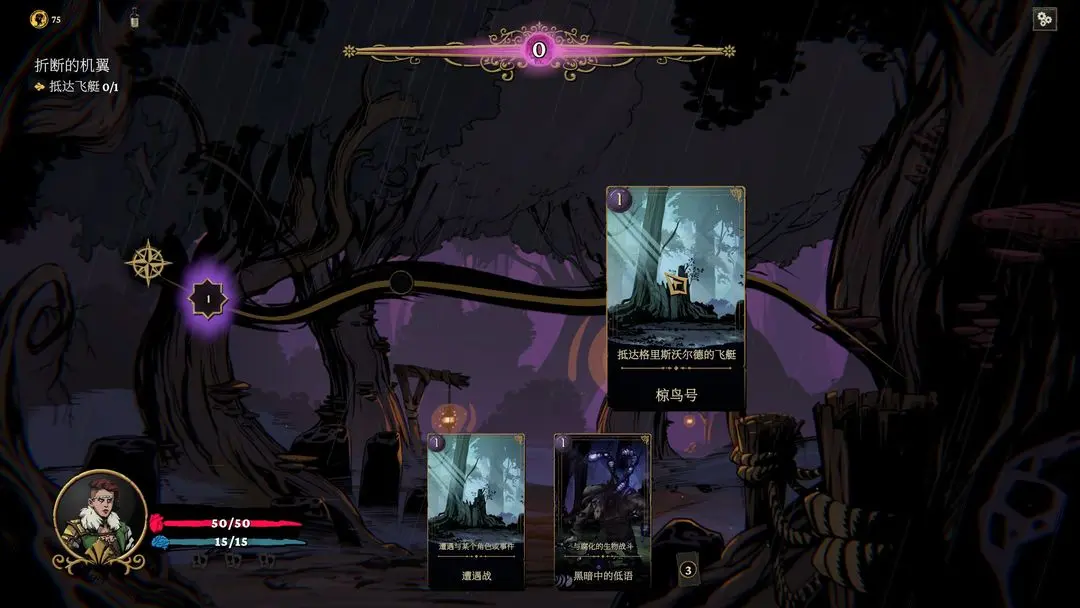Viewport: 1080px width, 608px height.
Task: Open the card deck pile showing 3
Action: [x=687, y=571]
